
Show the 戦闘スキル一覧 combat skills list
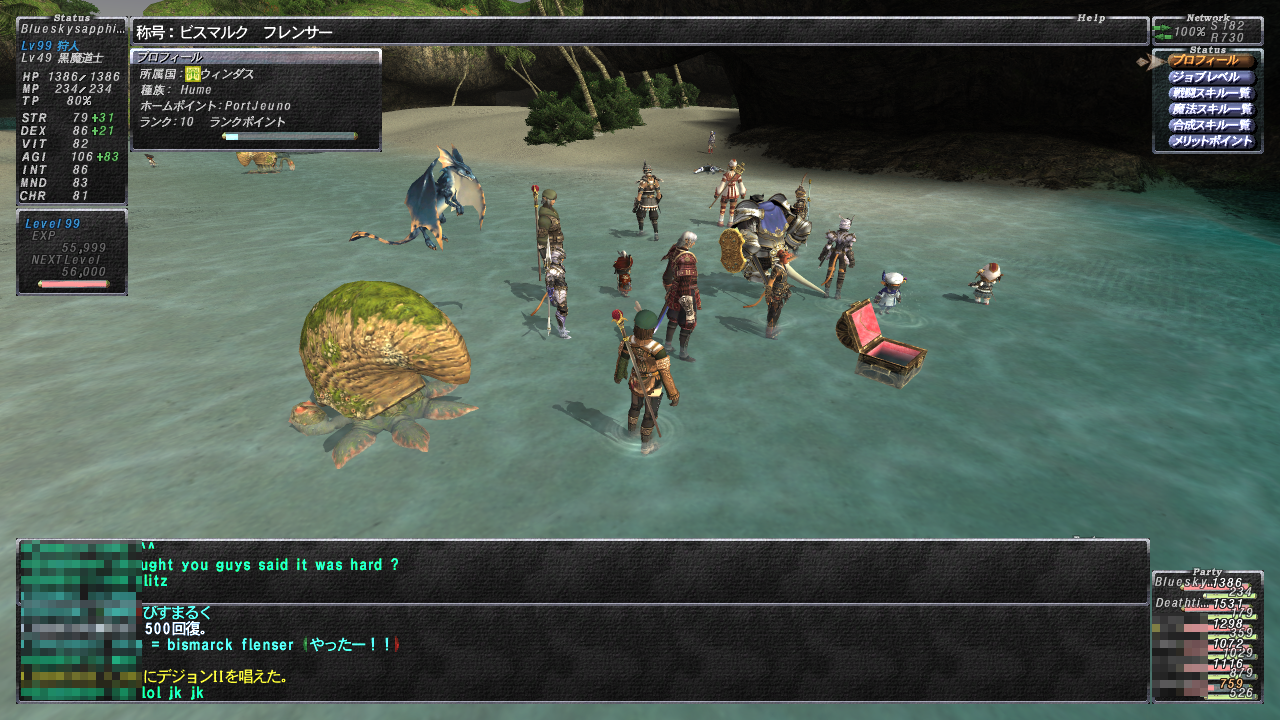point(1210,93)
